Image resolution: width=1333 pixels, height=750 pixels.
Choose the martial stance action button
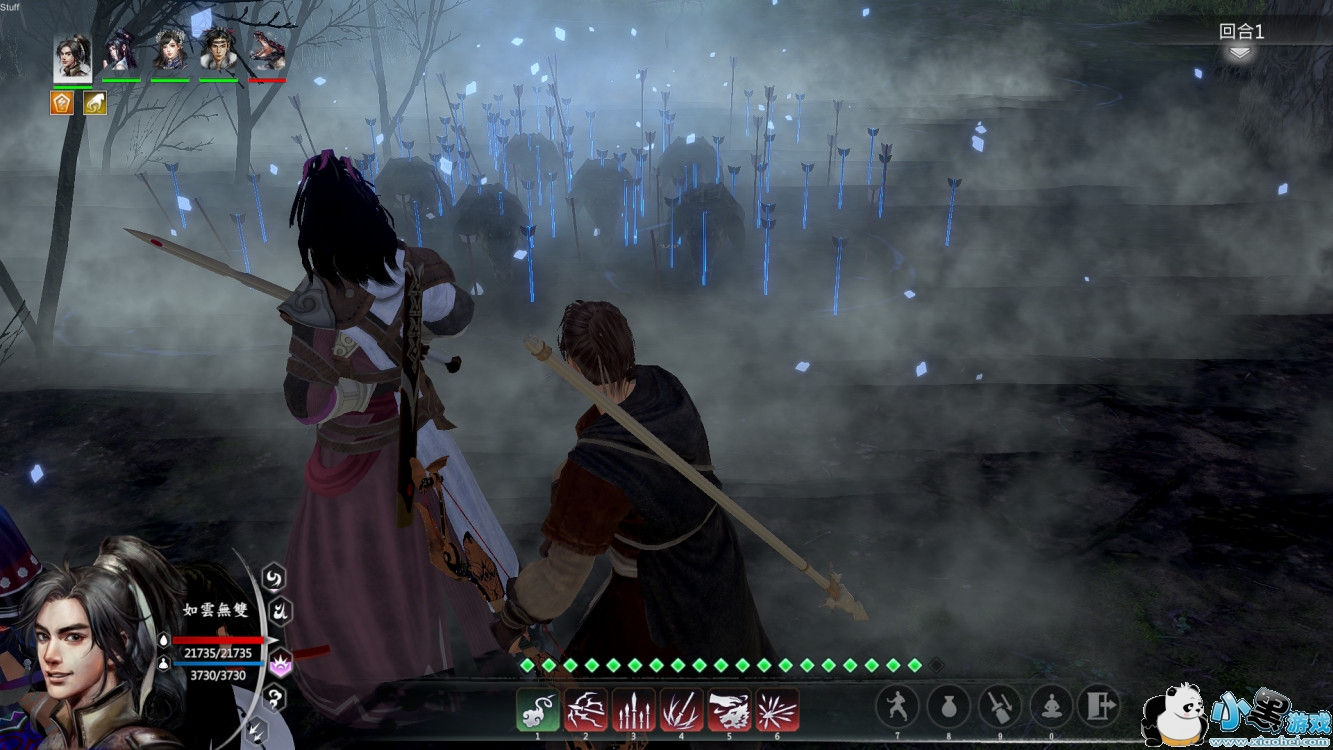[897, 706]
